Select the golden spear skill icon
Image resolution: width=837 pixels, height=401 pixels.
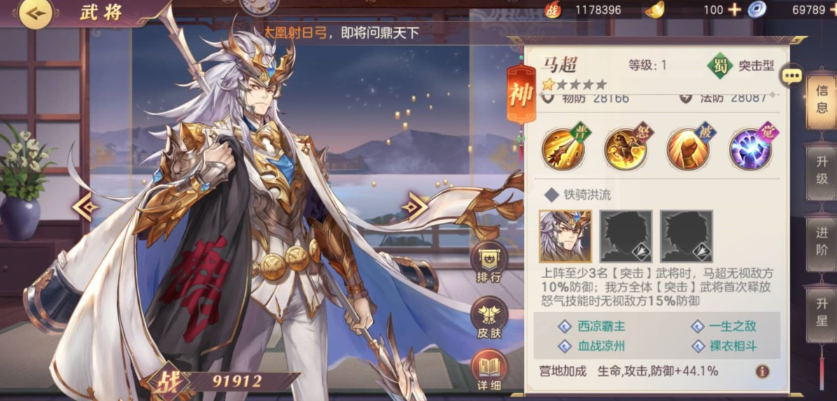click(562, 149)
